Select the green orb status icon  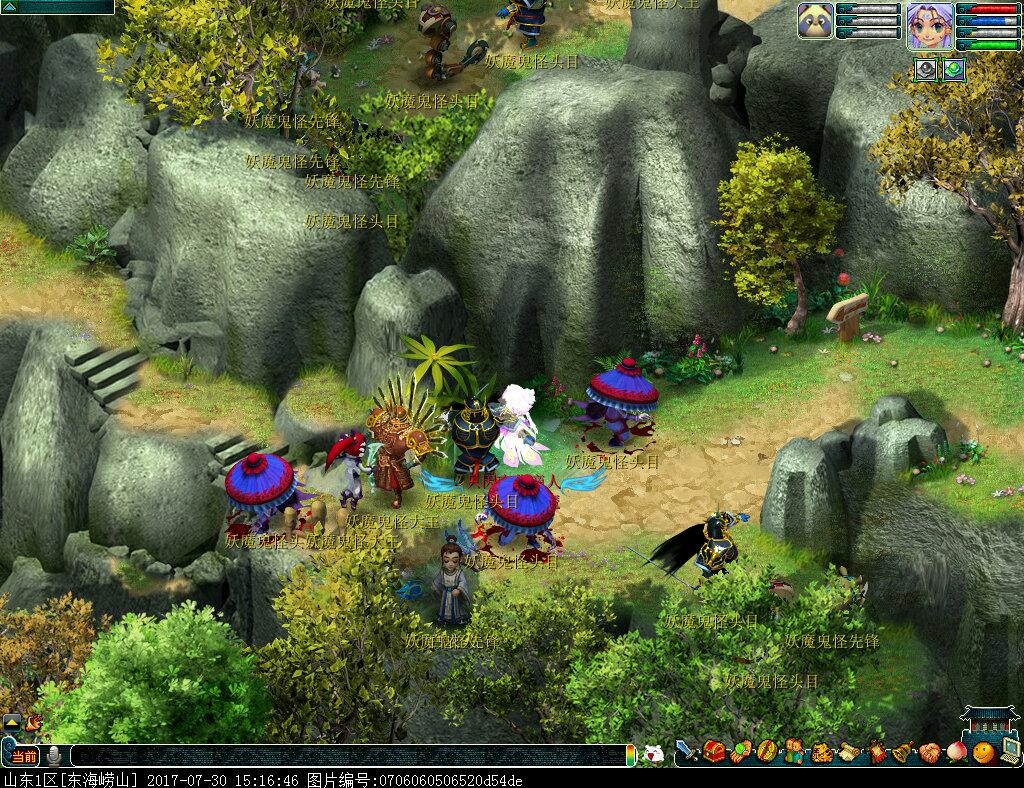click(x=953, y=69)
